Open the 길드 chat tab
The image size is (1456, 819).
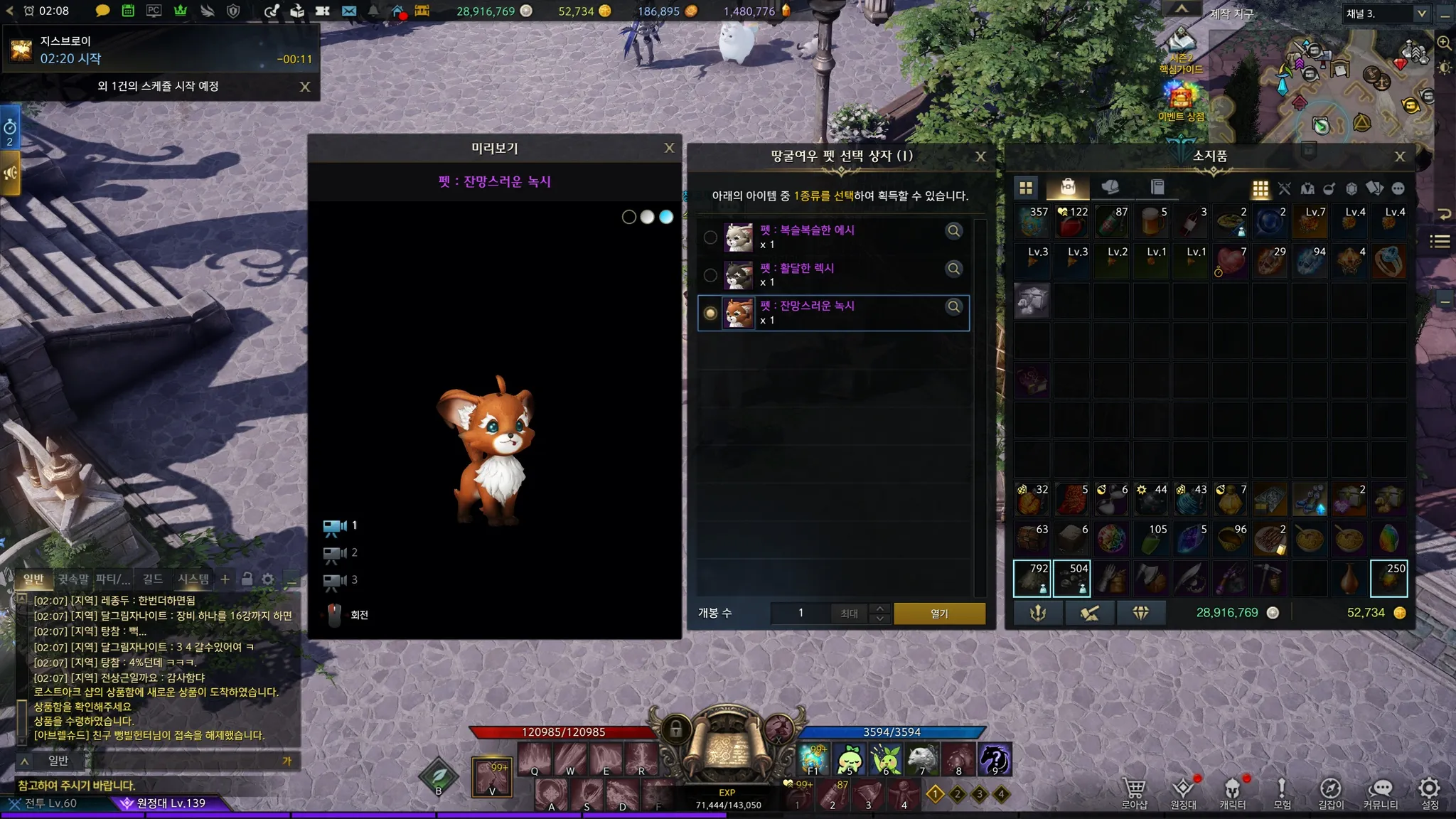152,579
